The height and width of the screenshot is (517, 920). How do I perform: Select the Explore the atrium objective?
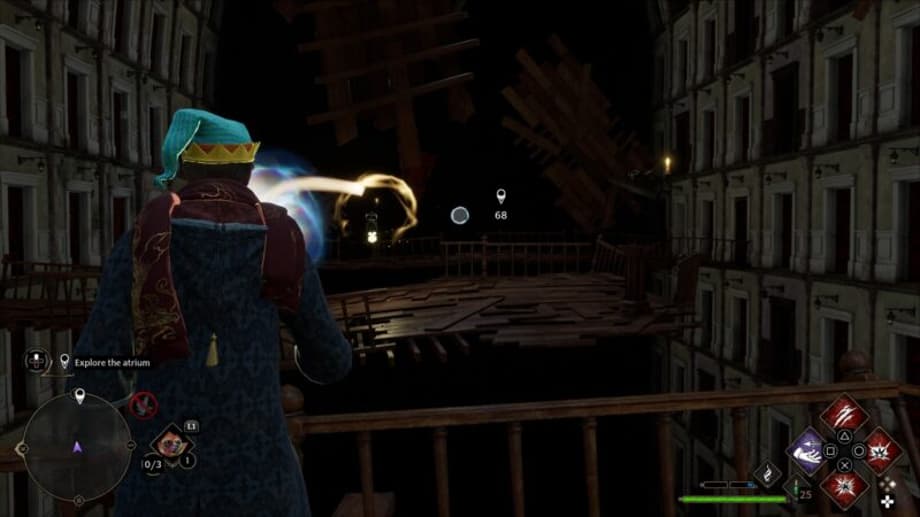pyautogui.click(x=112, y=362)
